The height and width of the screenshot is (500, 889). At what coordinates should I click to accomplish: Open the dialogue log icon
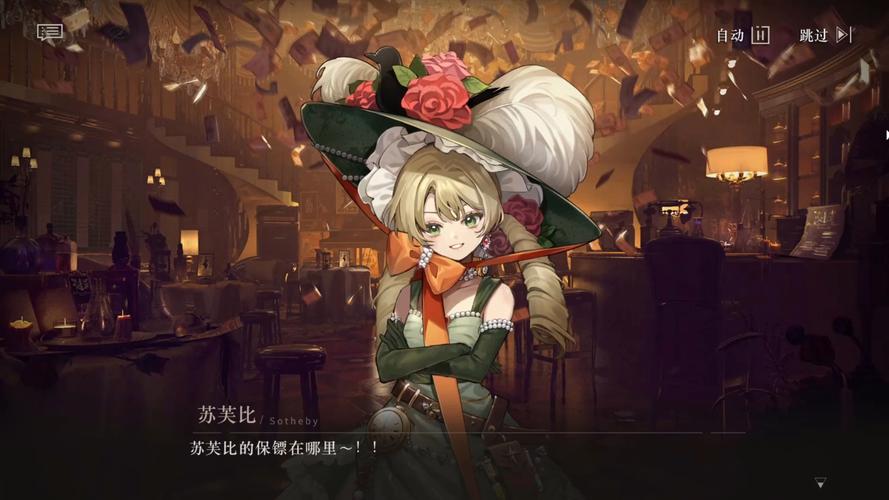[x=50, y=32]
